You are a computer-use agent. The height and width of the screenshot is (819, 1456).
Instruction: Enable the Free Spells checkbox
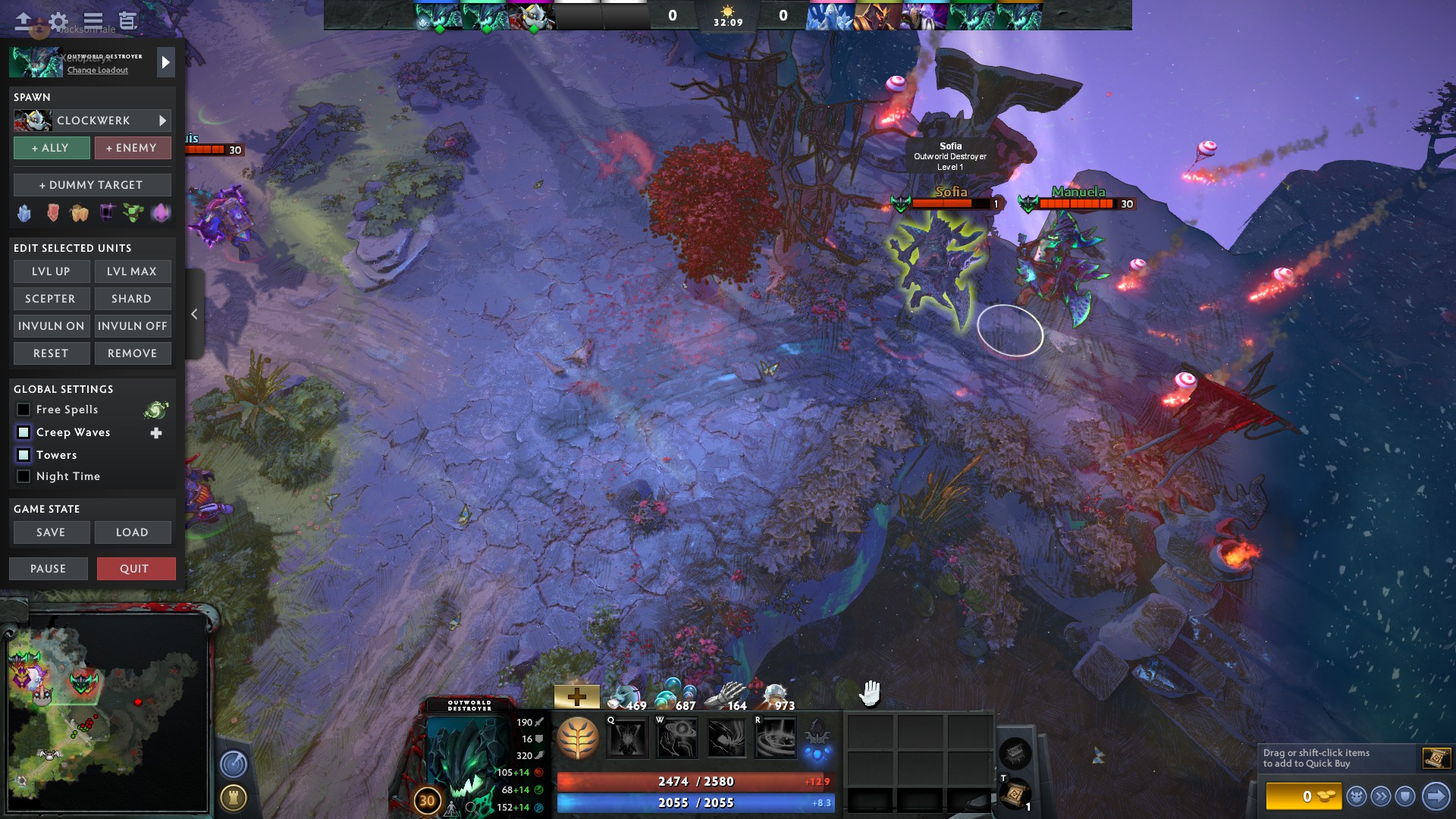[24, 409]
